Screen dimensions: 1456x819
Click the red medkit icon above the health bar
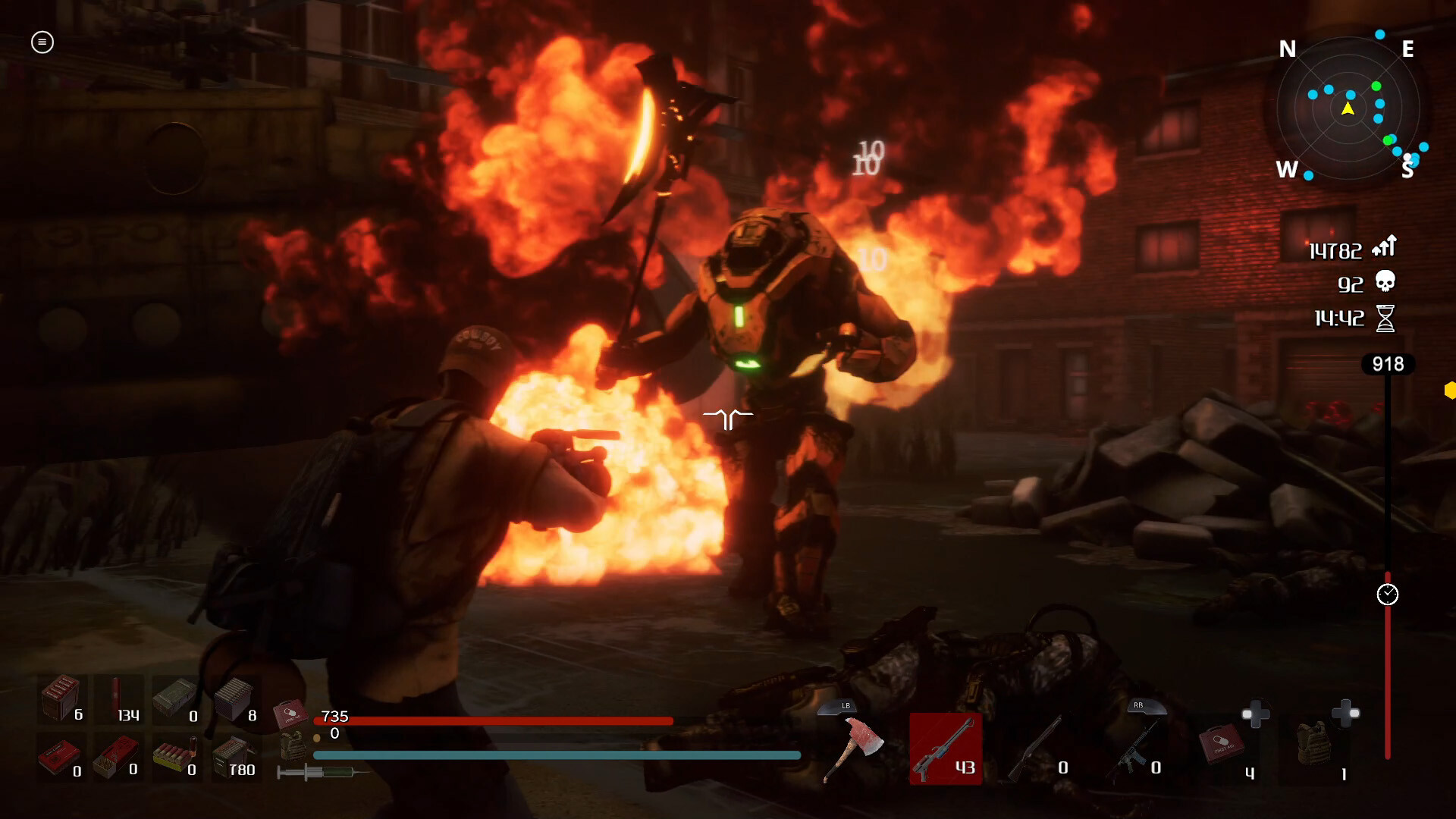[x=292, y=713]
